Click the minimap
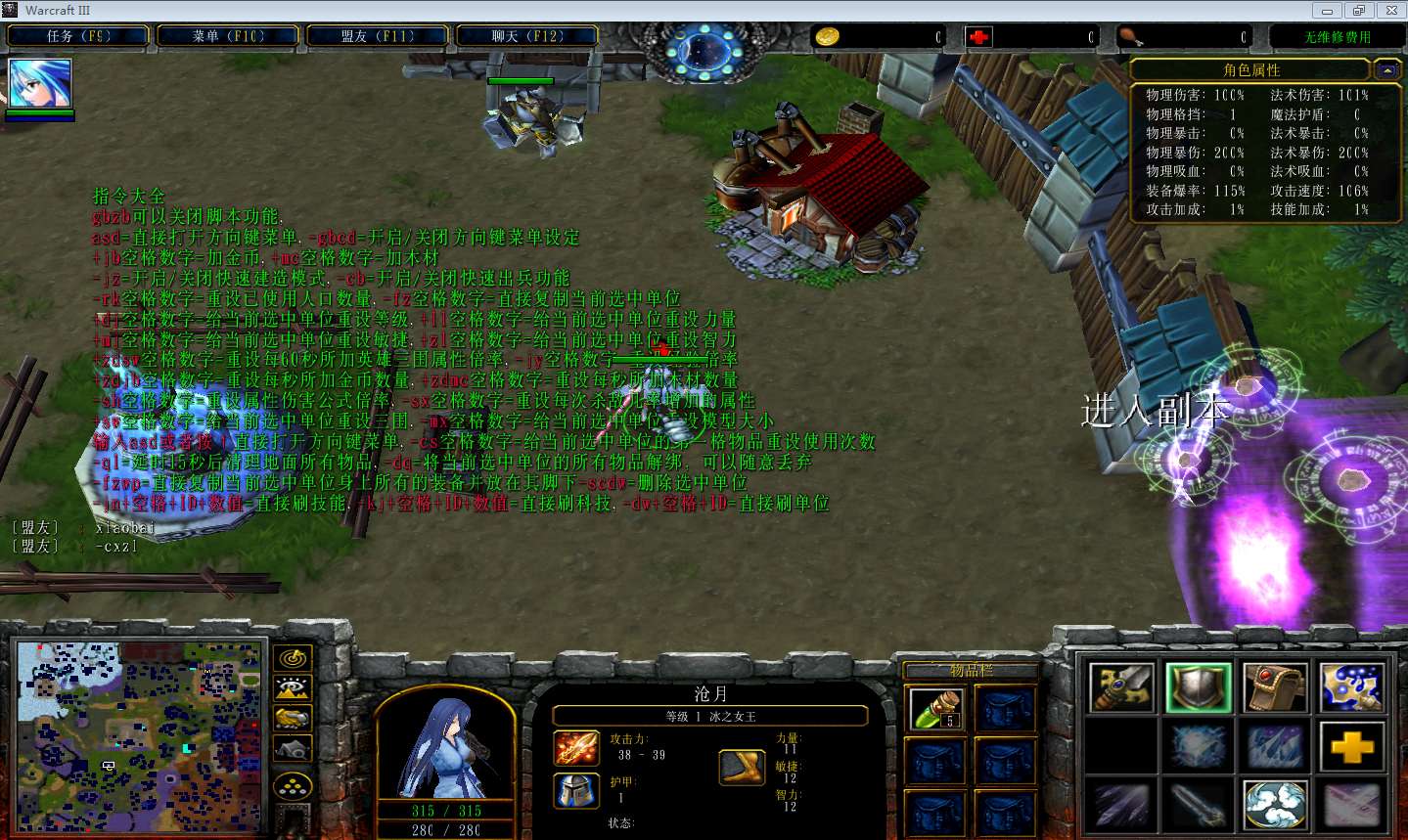1408x840 pixels. [140, 736]
